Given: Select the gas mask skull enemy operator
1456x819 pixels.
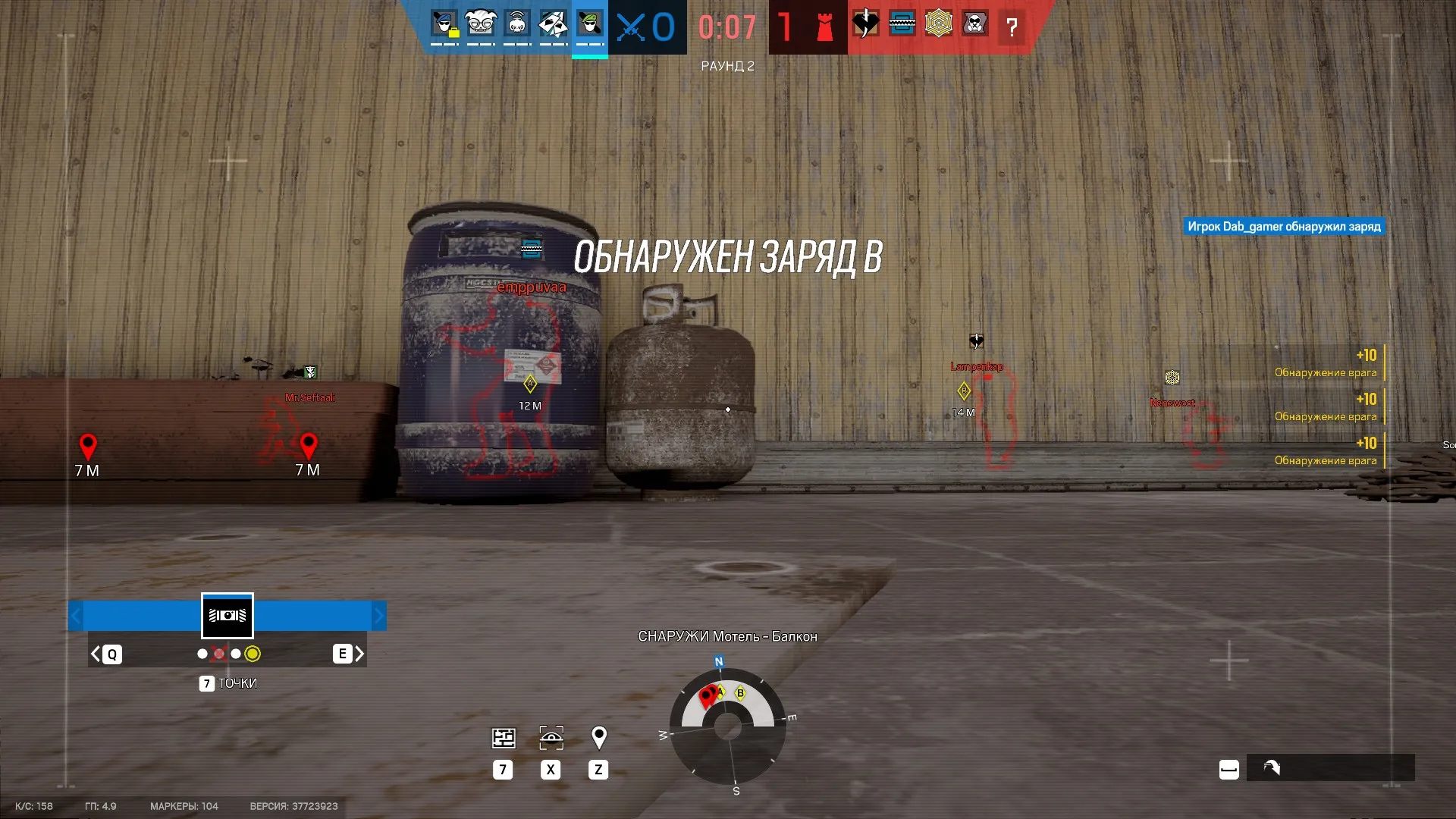Looking at the screenshot, I should [x=974, y=24].
